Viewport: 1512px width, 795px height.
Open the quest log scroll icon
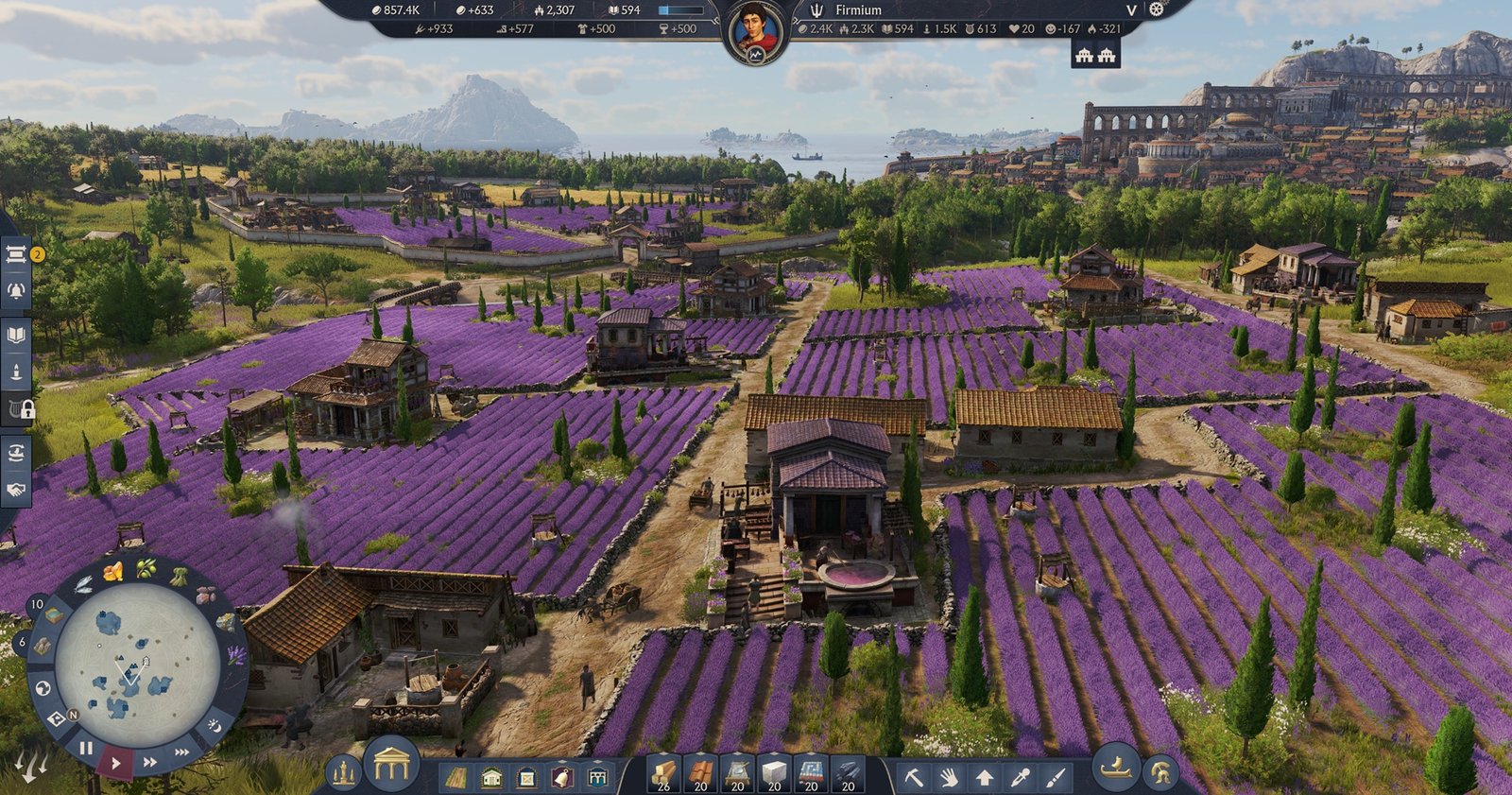(x=14, y=253)
